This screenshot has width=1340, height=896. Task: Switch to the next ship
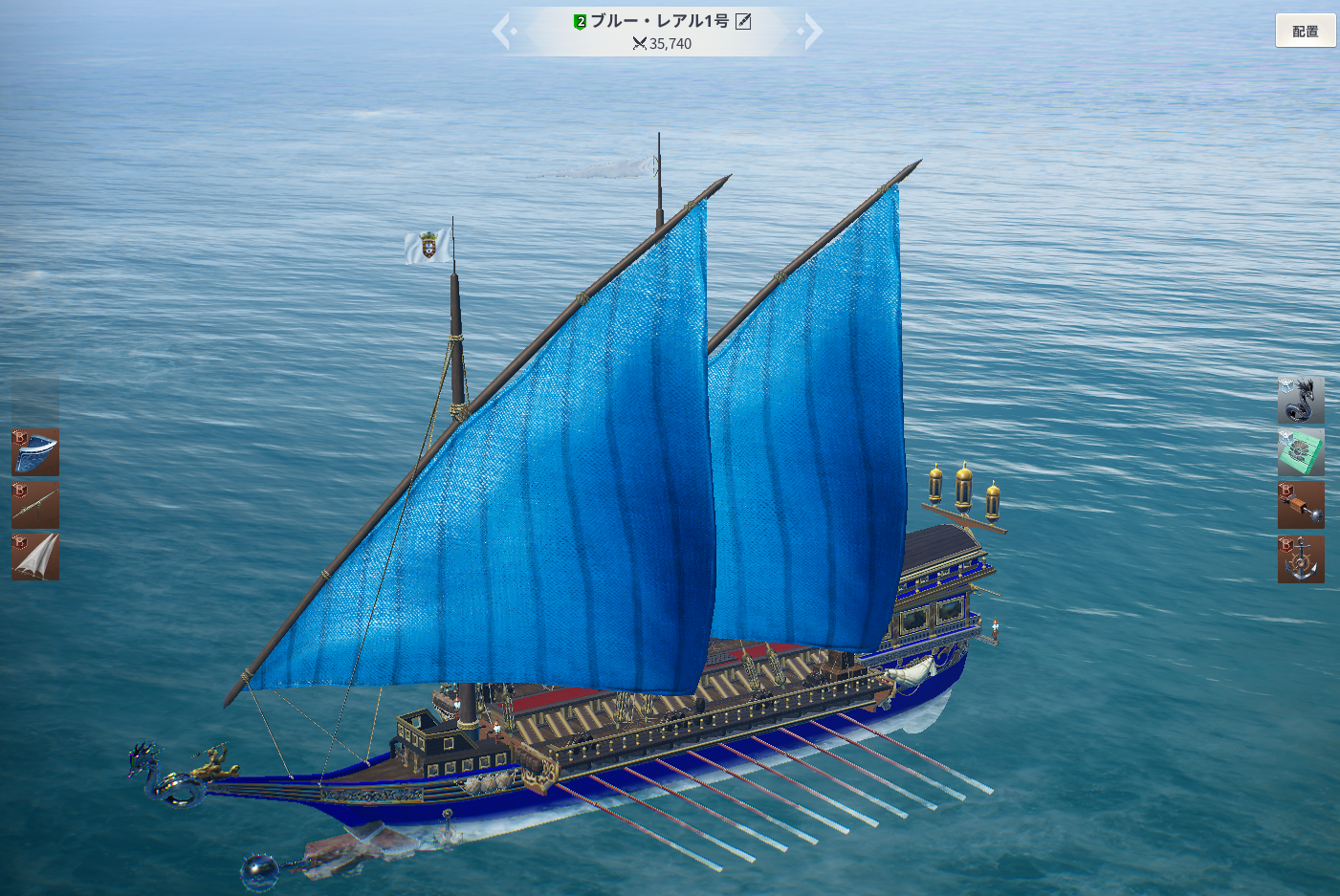coord(812,31)
